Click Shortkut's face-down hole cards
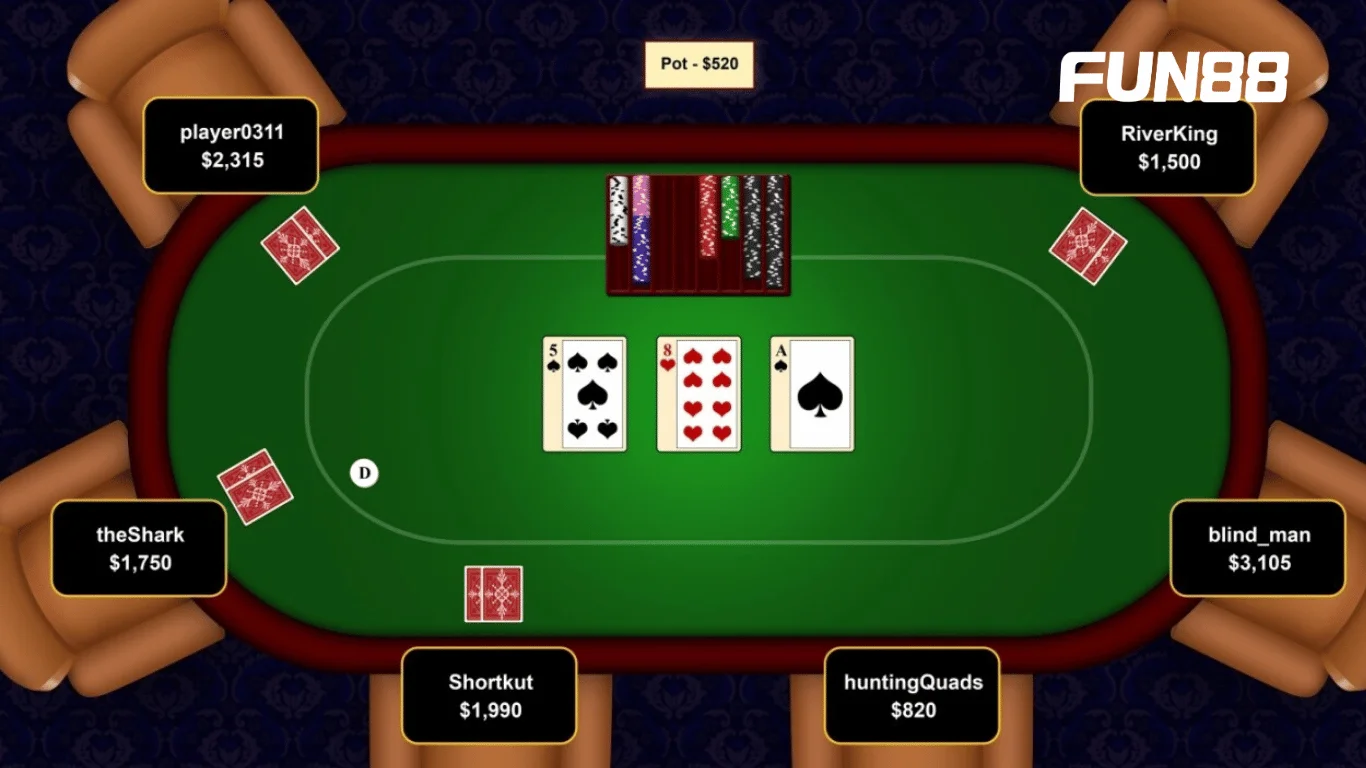The height and width of the screenshot is (768, 1366). [492, 596]
